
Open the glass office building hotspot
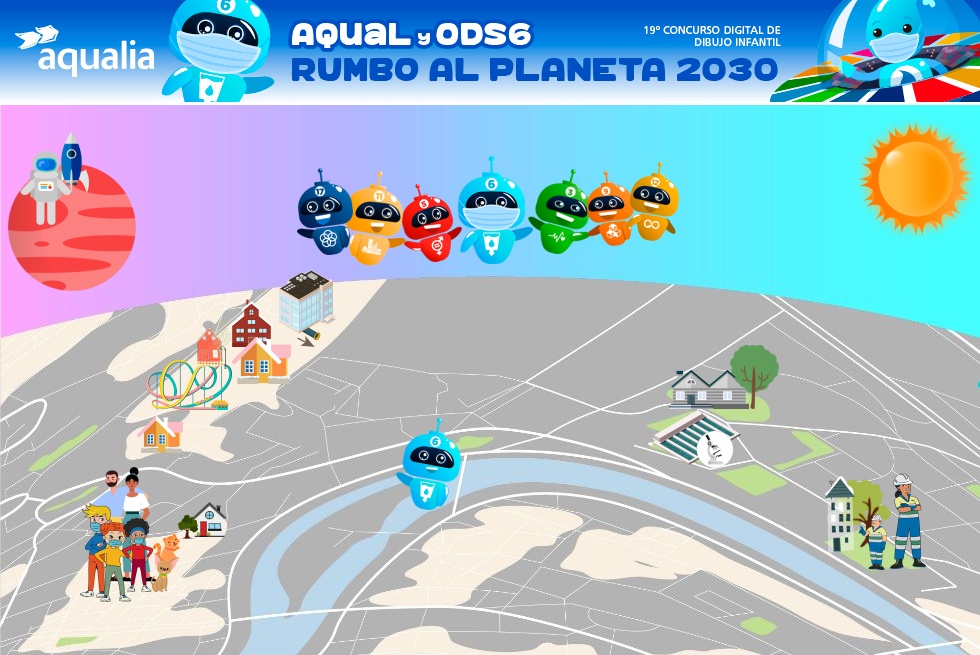pyautogui.click(x=305, y=300)
